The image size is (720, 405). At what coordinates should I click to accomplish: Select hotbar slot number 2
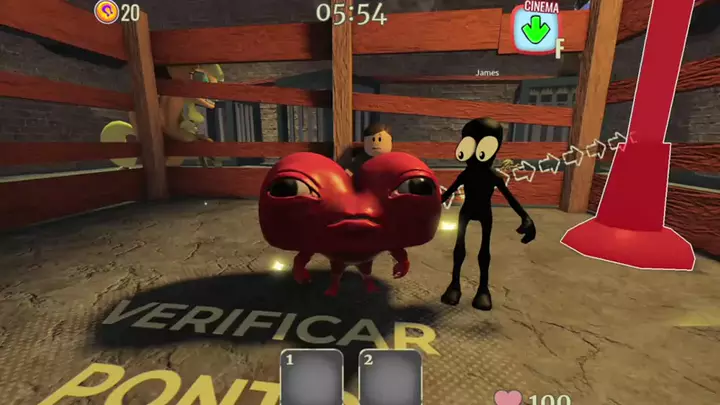390,378
